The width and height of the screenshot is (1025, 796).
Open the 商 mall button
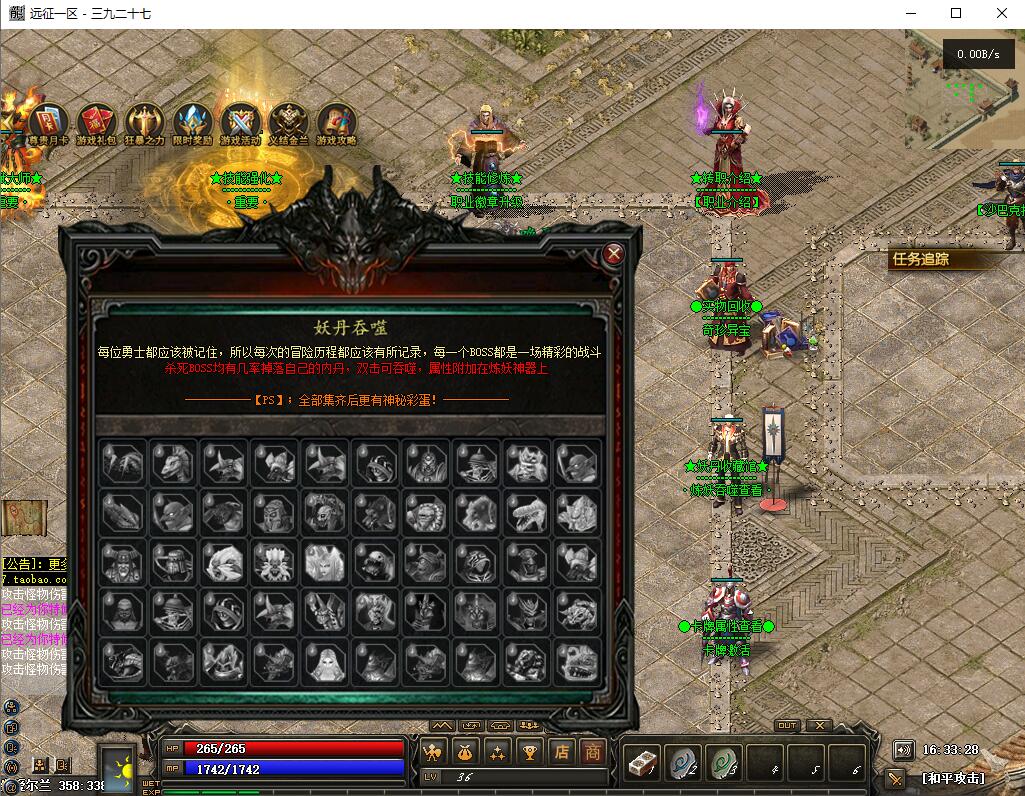coord(593,751)
